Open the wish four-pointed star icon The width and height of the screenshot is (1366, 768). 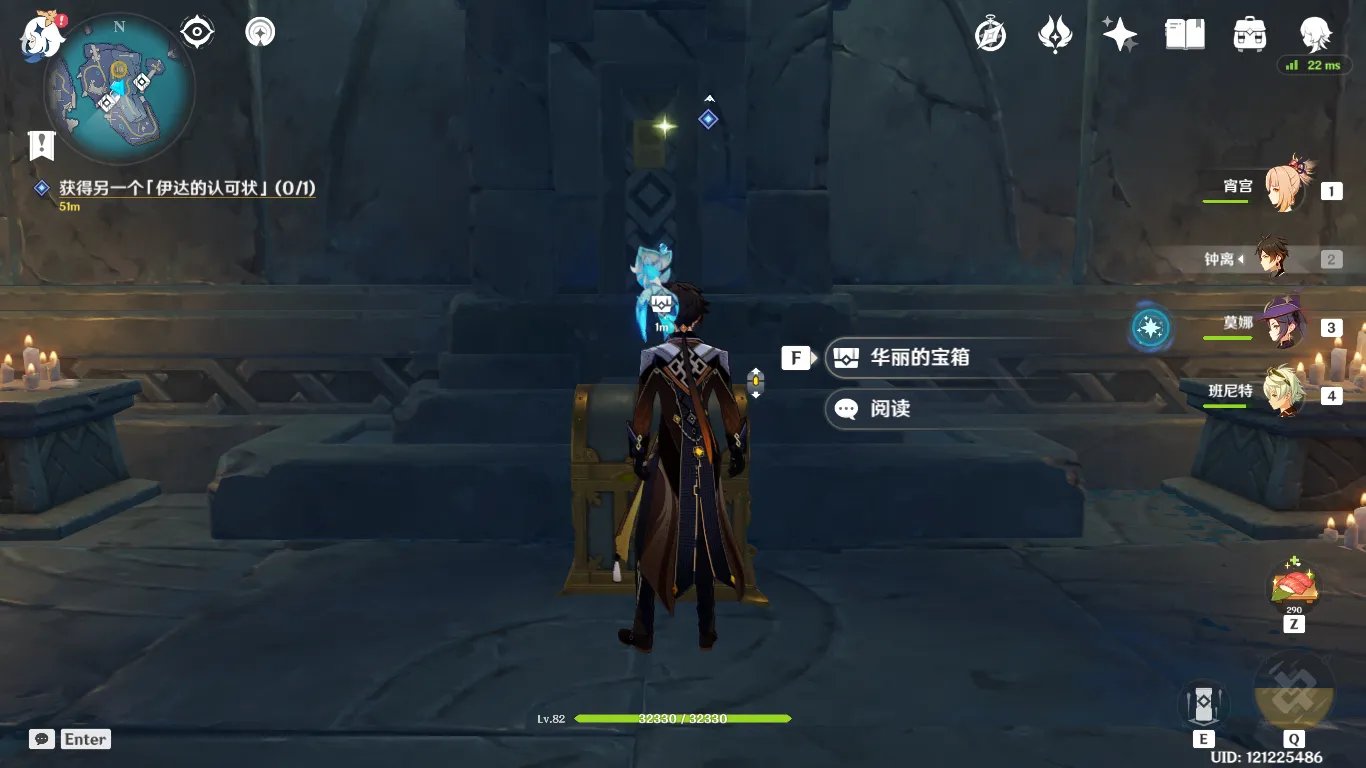pyautogui.click(x=1120, y=35)
